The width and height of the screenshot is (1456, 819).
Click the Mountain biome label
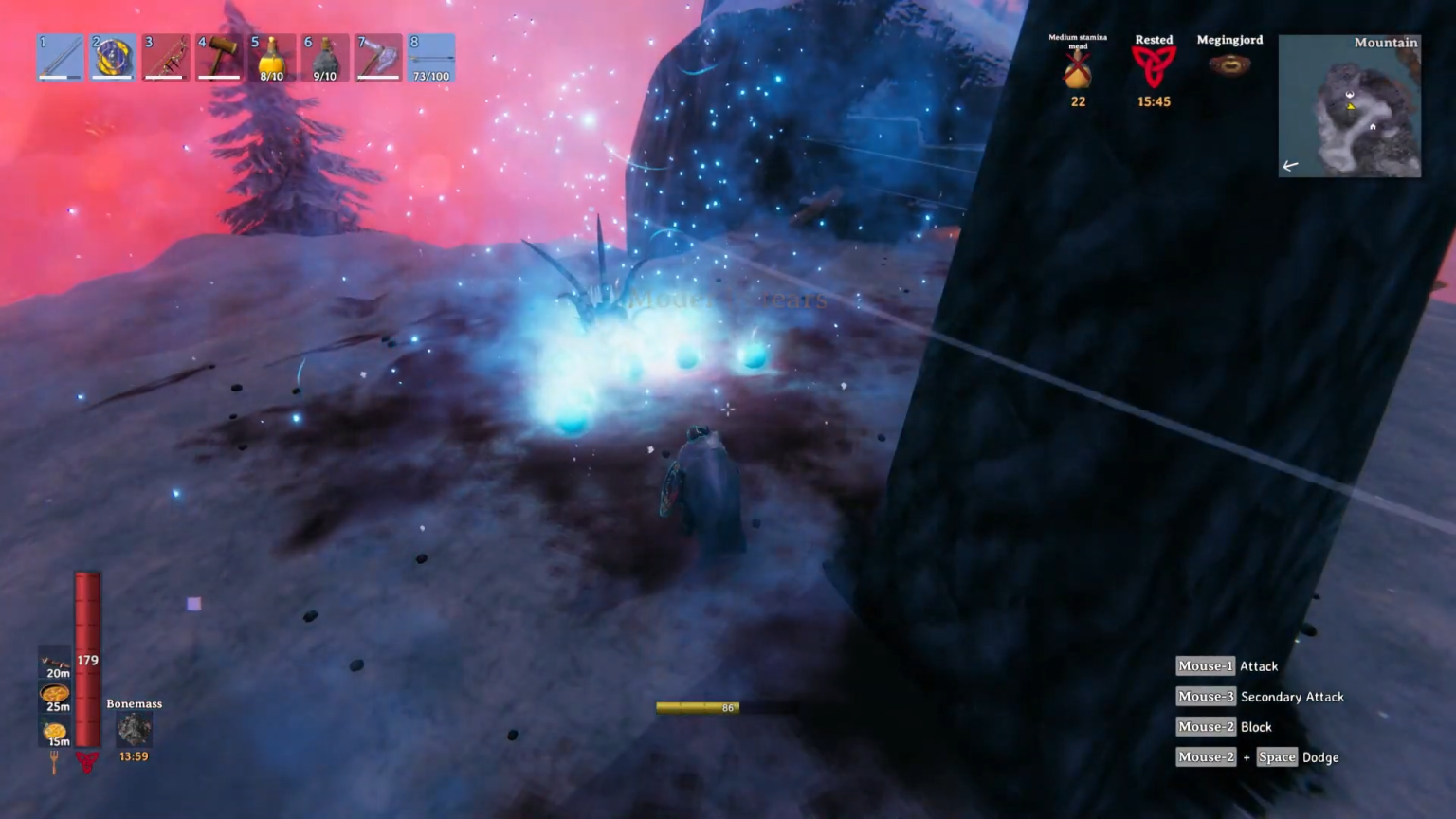pos(1386,43)
